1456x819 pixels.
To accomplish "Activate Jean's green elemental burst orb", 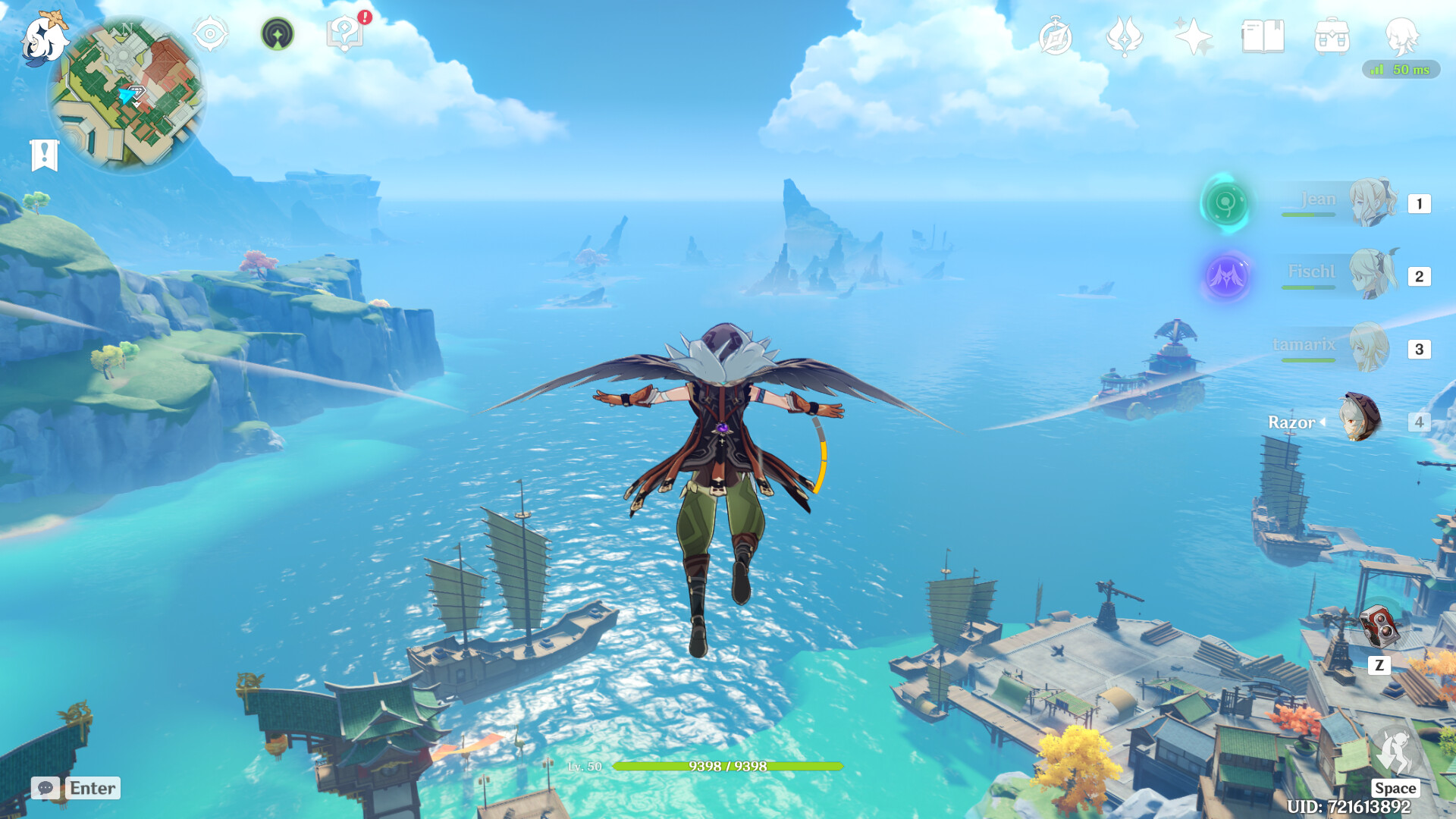I will click(x=1225, y=203).
